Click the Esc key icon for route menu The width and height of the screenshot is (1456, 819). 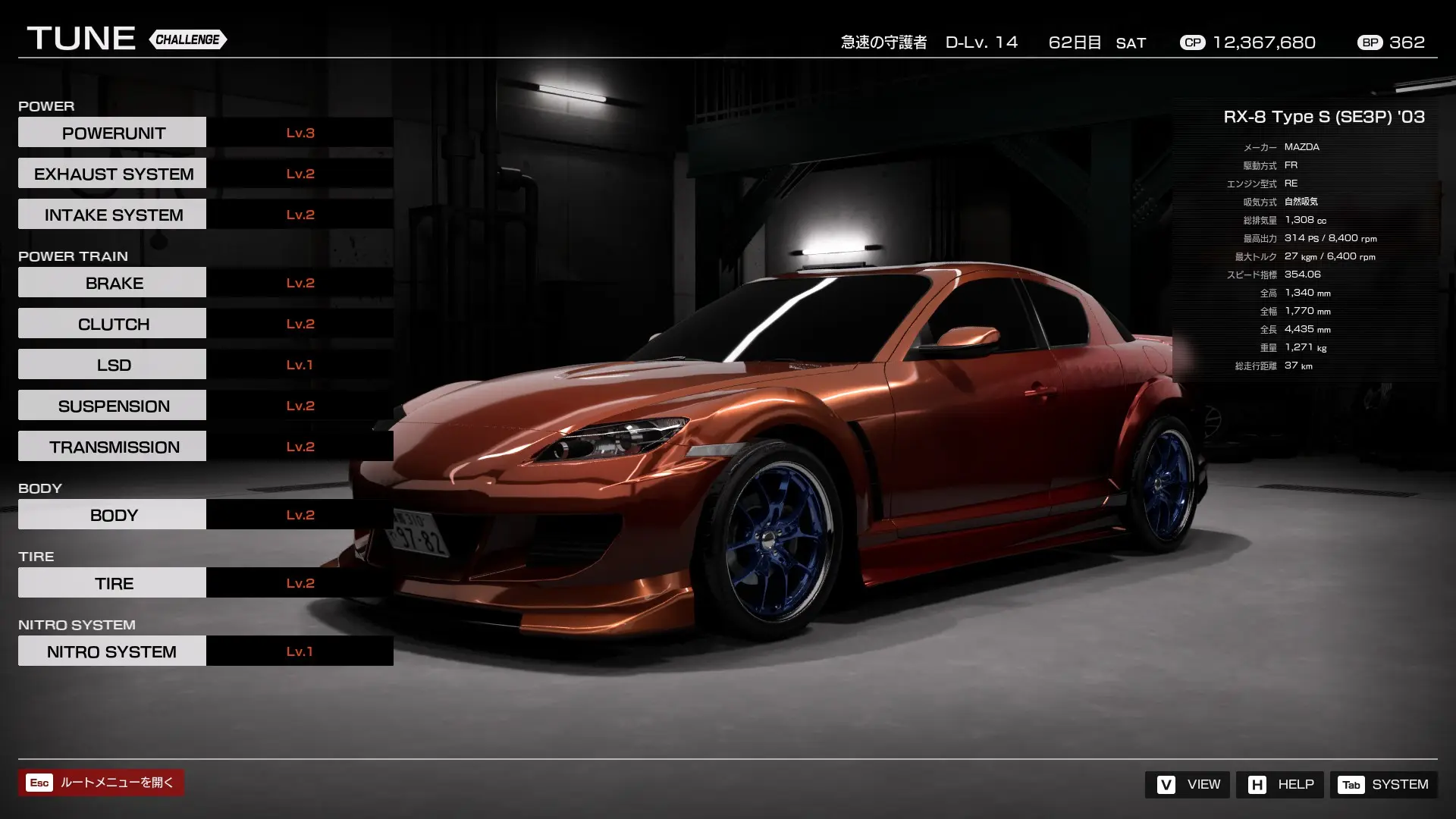coord(39,783)
